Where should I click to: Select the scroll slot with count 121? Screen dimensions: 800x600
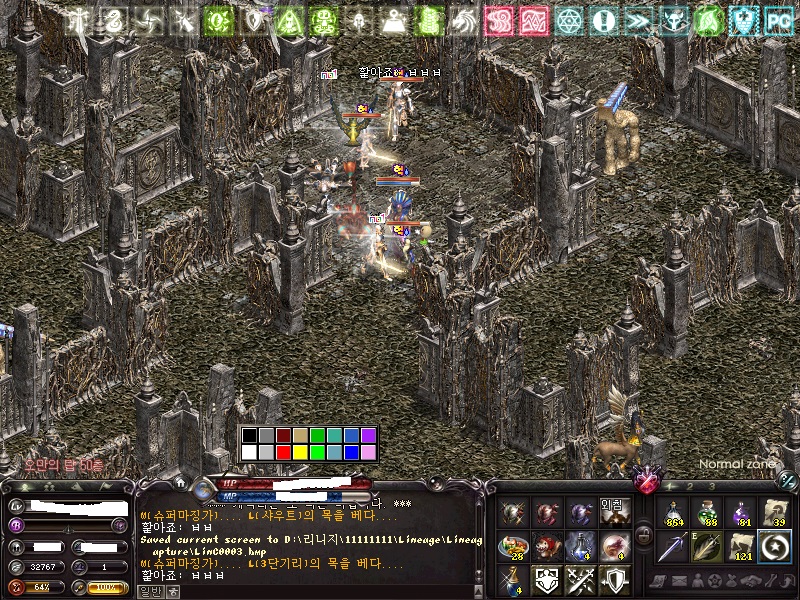point(742,547)
